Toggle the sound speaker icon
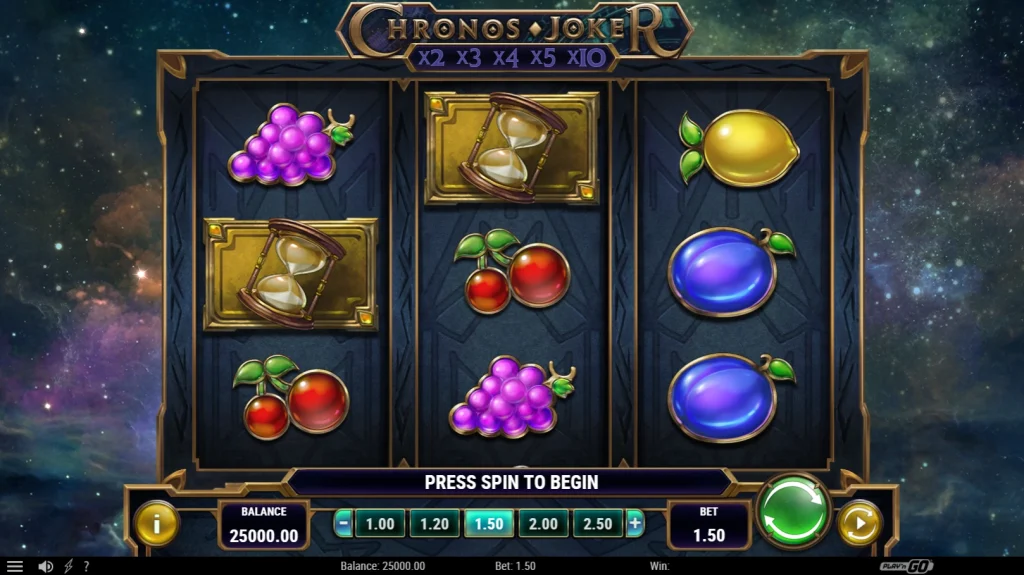Image resolution: width=1024 pixels, height=575 pixels. point(45,566)
